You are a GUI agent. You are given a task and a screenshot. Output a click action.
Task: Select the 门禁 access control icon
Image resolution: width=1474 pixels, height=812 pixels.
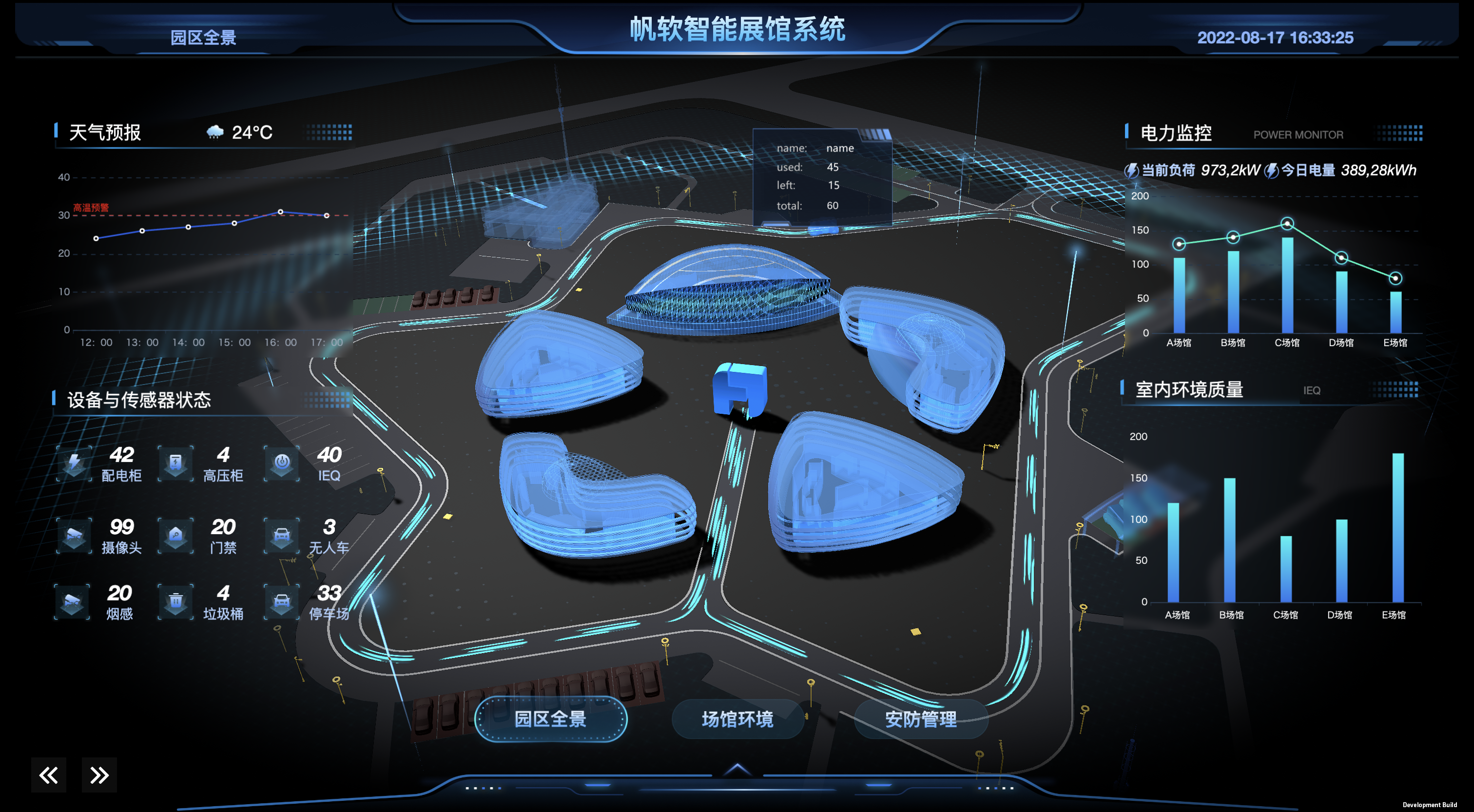coord(175,536)
